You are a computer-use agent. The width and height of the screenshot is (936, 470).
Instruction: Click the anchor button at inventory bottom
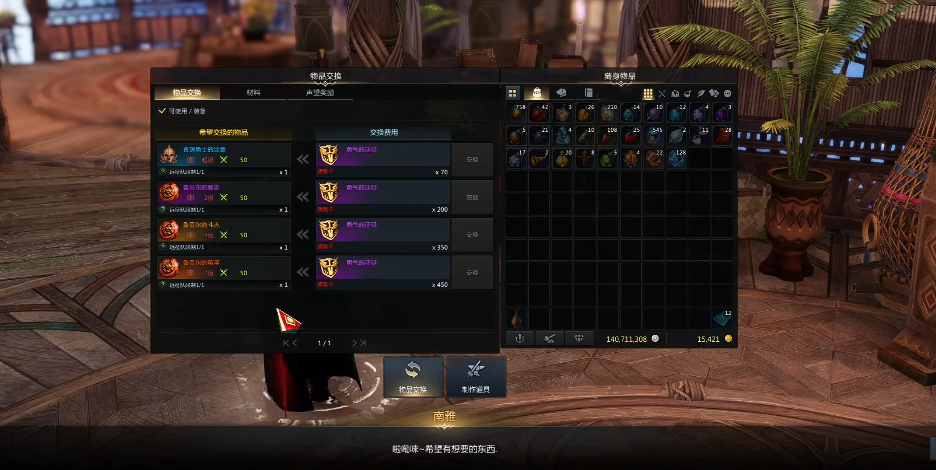(518, 338)
